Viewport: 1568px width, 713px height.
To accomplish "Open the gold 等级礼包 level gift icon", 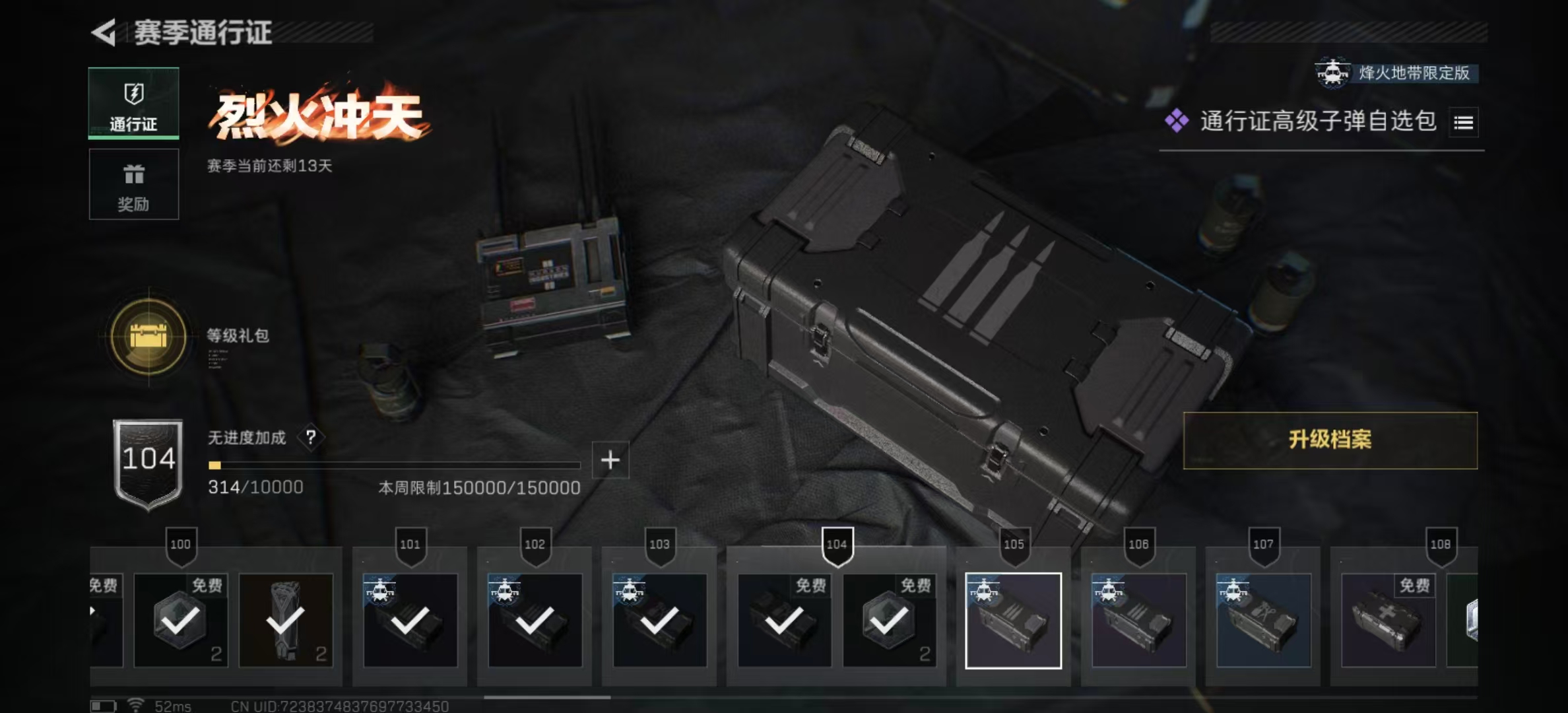I will tap(148, 337).
